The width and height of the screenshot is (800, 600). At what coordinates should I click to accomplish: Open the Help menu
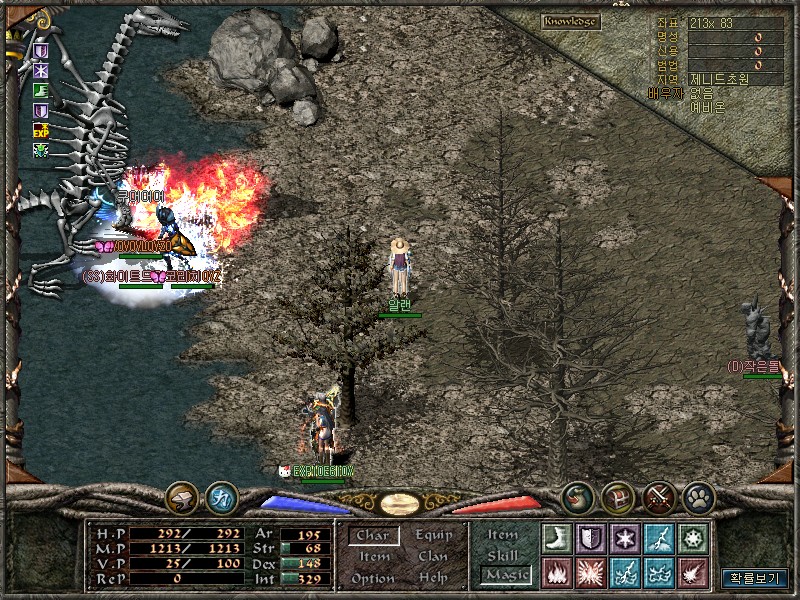click(x=433, y=578)
